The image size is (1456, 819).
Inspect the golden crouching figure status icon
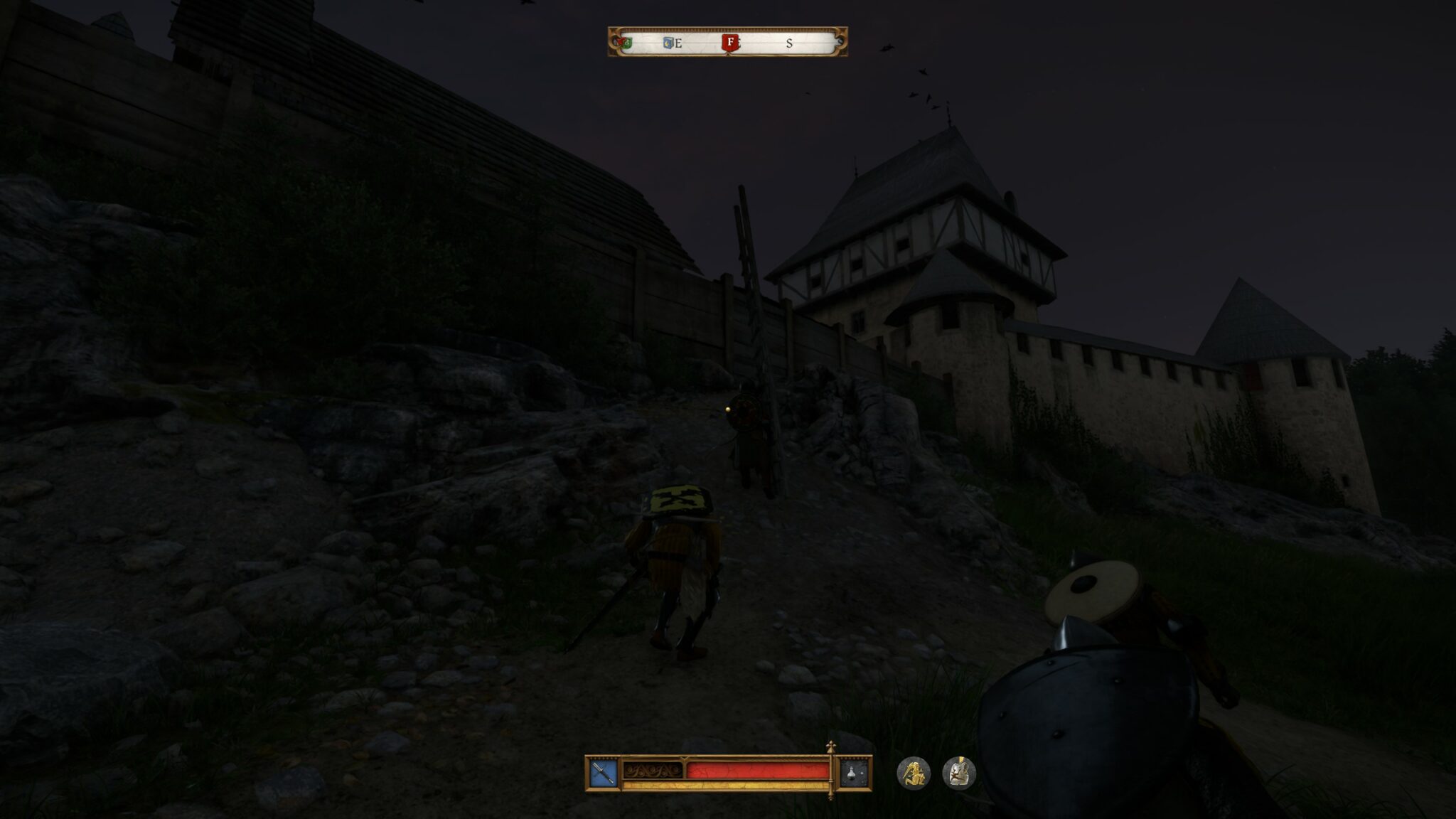tap(914, 773)
